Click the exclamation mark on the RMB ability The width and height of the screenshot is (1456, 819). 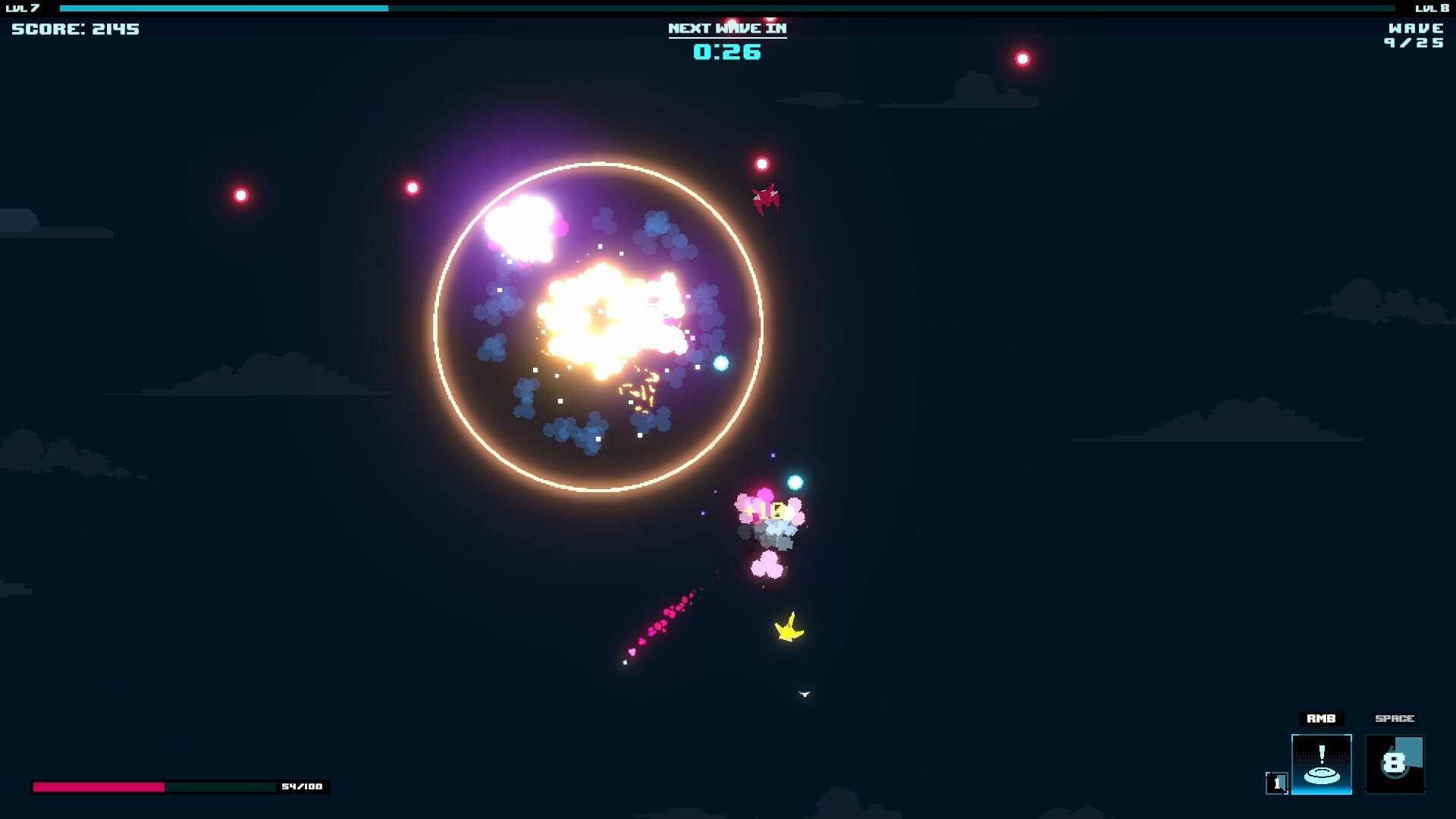1322,755
